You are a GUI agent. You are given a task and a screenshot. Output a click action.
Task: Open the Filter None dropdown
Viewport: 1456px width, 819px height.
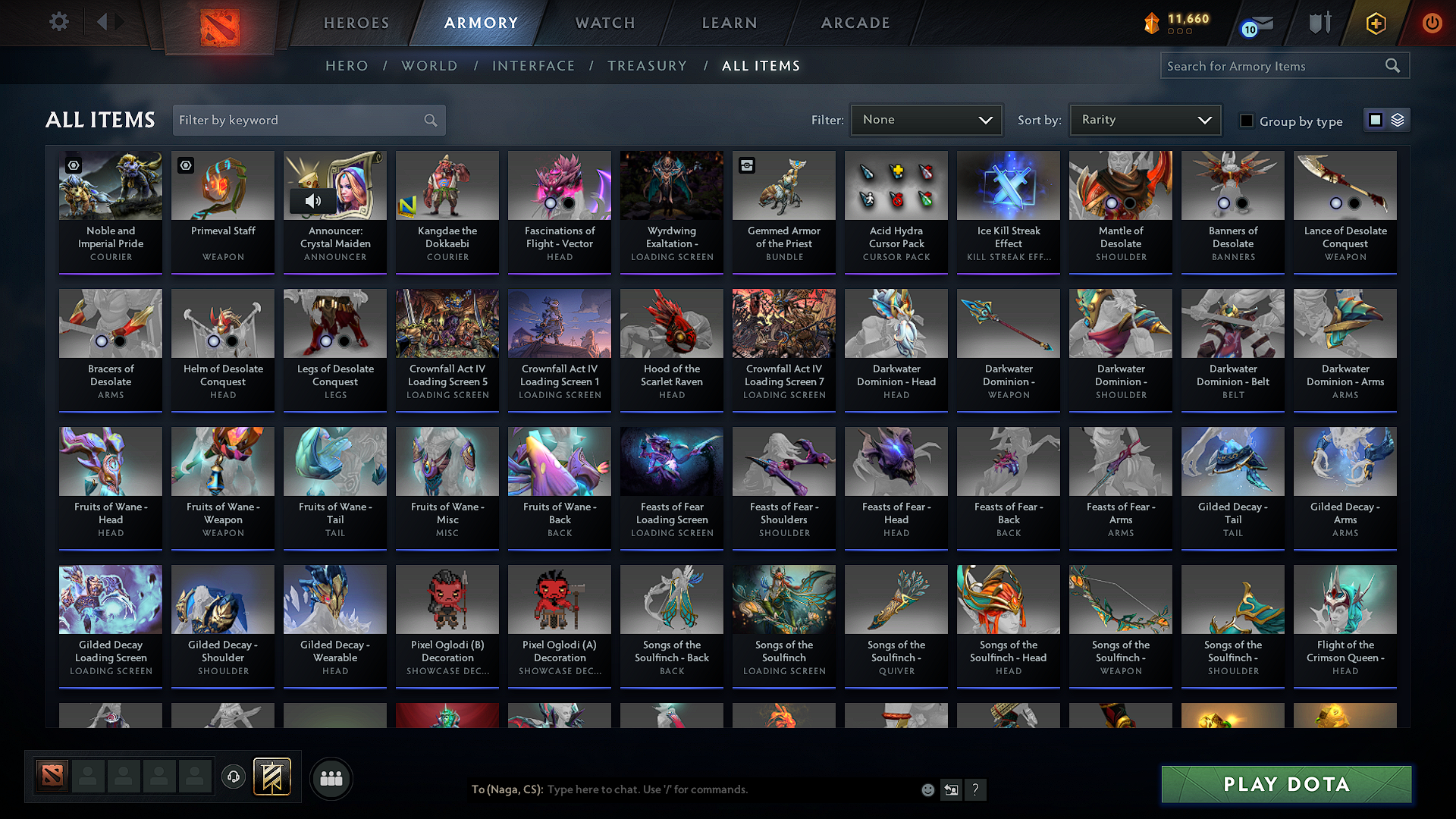[x=926, y=119]
